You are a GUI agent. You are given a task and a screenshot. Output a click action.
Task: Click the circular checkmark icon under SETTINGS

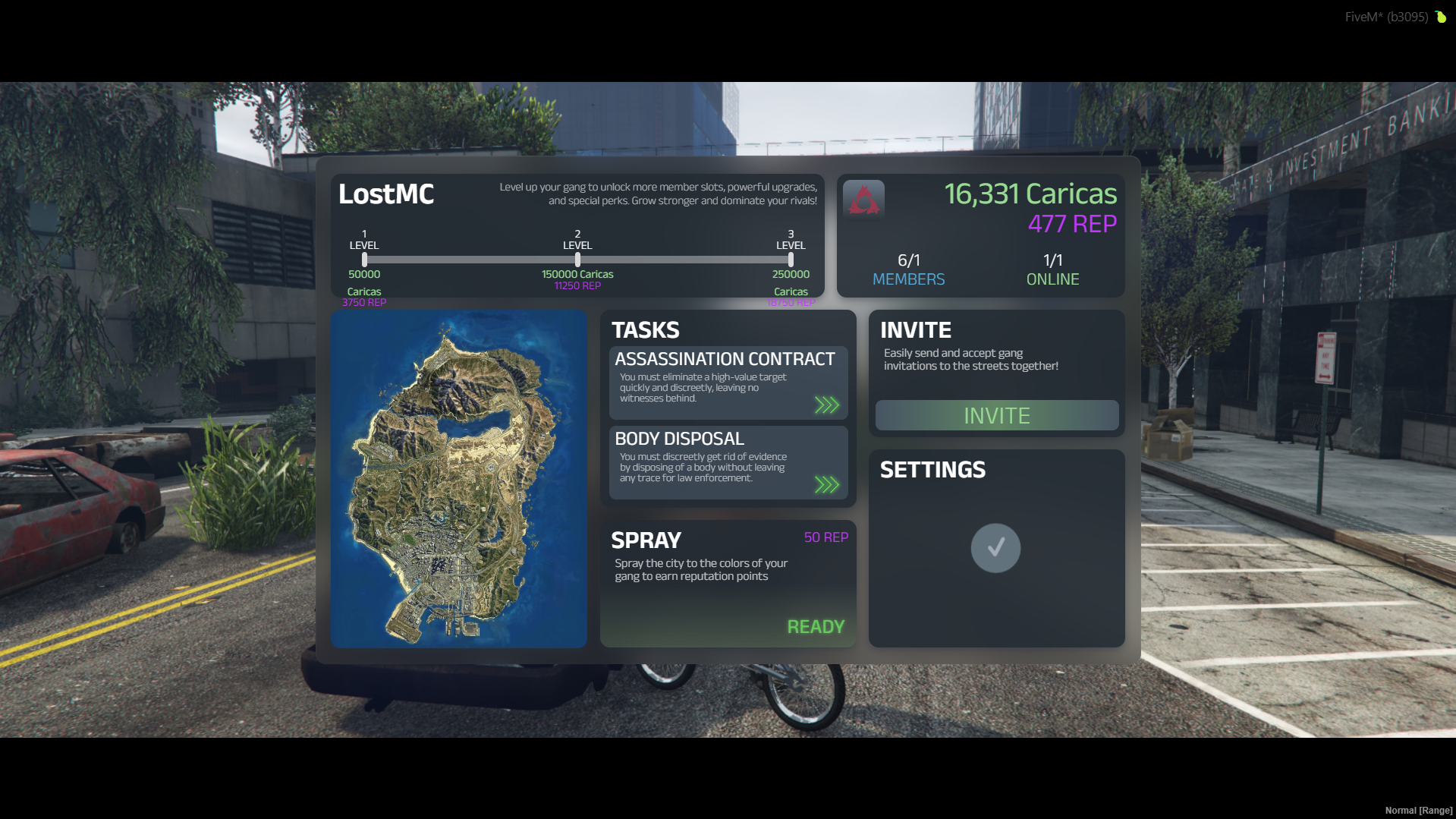pyautogui.click(x=995, y=548)
